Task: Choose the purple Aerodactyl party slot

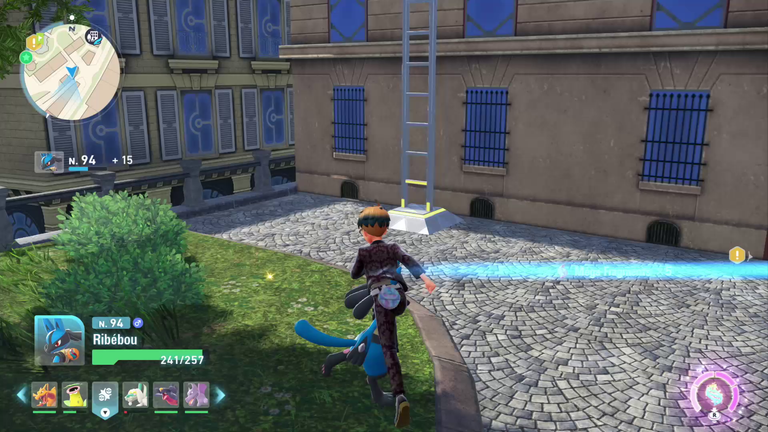Action: [196, 396]
